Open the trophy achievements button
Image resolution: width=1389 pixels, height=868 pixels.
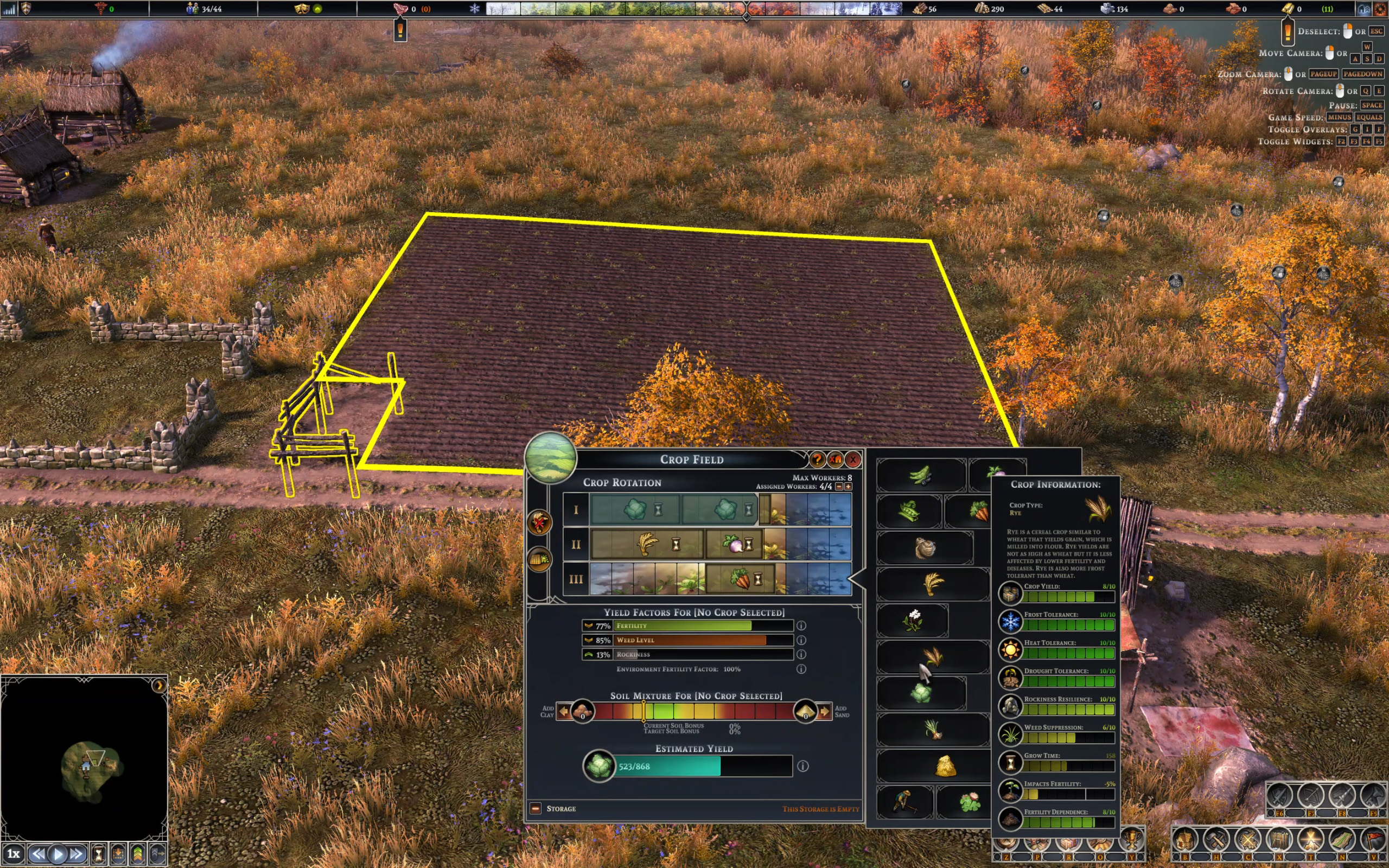[x=1132, y=839]
